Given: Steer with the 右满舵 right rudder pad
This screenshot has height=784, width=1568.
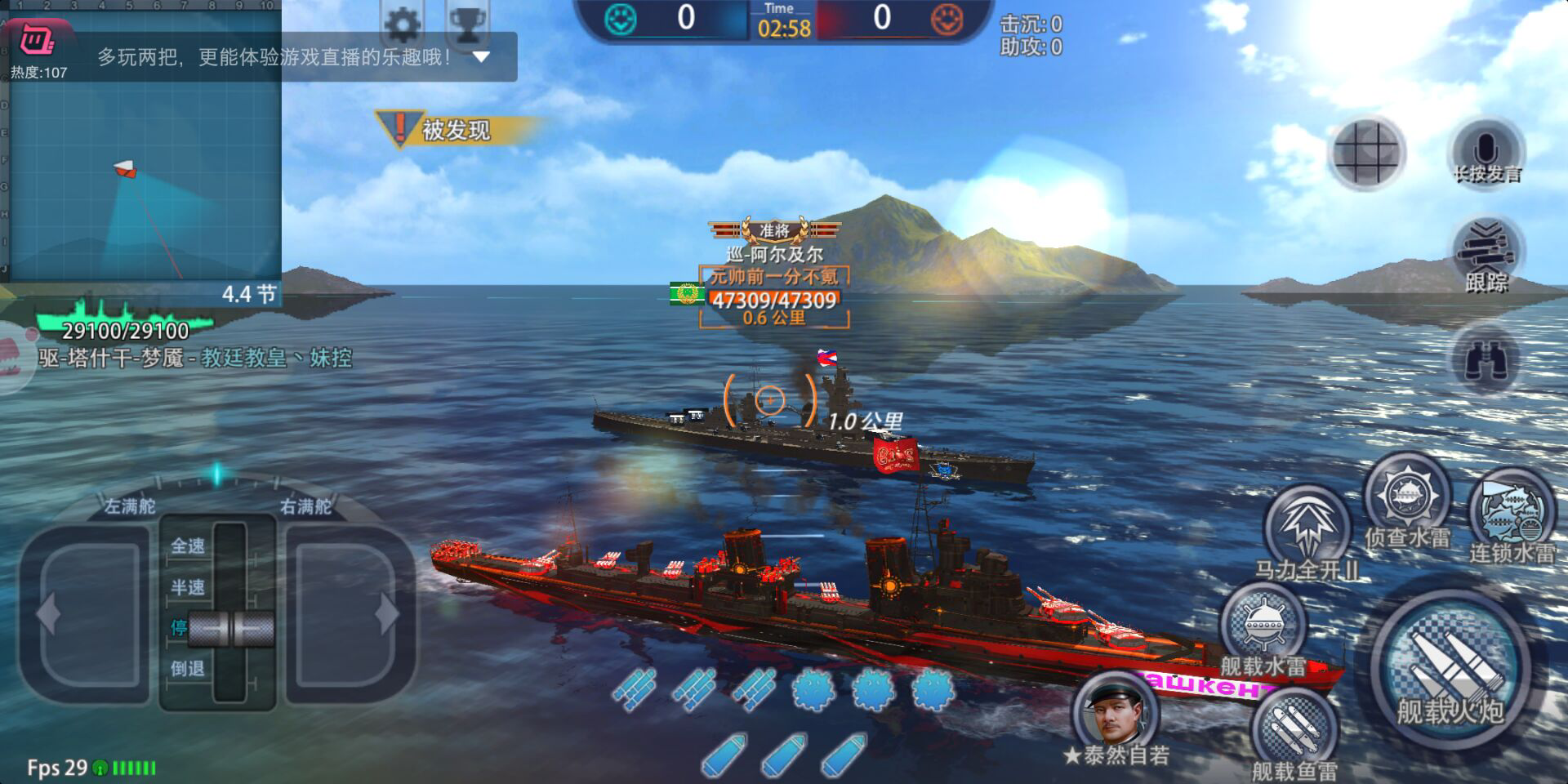Looking at the screenshot, I should pos(347,614).
